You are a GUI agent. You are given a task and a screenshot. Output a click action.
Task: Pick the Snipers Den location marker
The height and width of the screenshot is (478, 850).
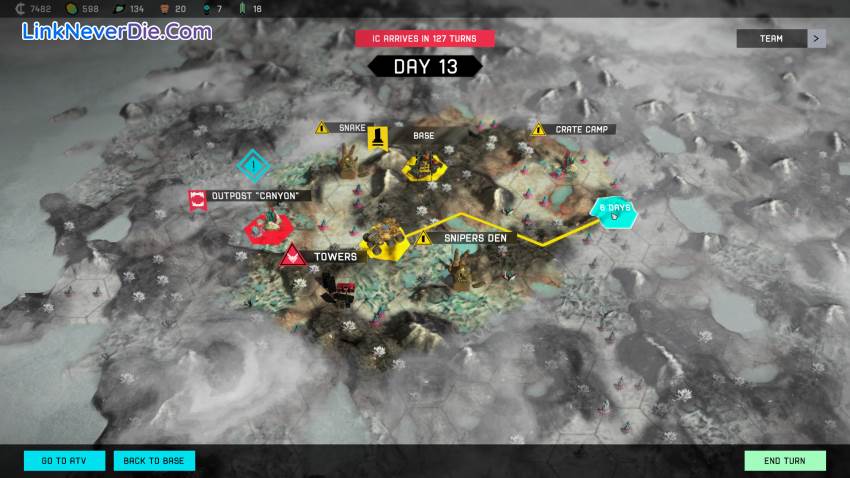(x=424, y=238)
